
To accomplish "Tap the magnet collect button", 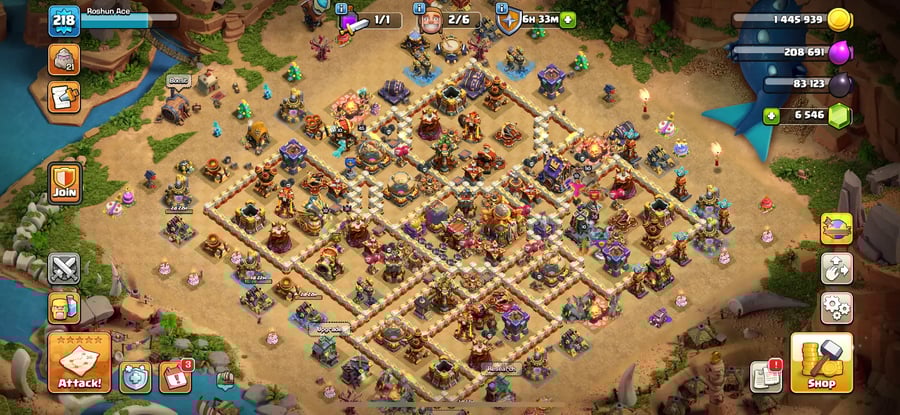I will pyautogui.click(x=836, y=268).
